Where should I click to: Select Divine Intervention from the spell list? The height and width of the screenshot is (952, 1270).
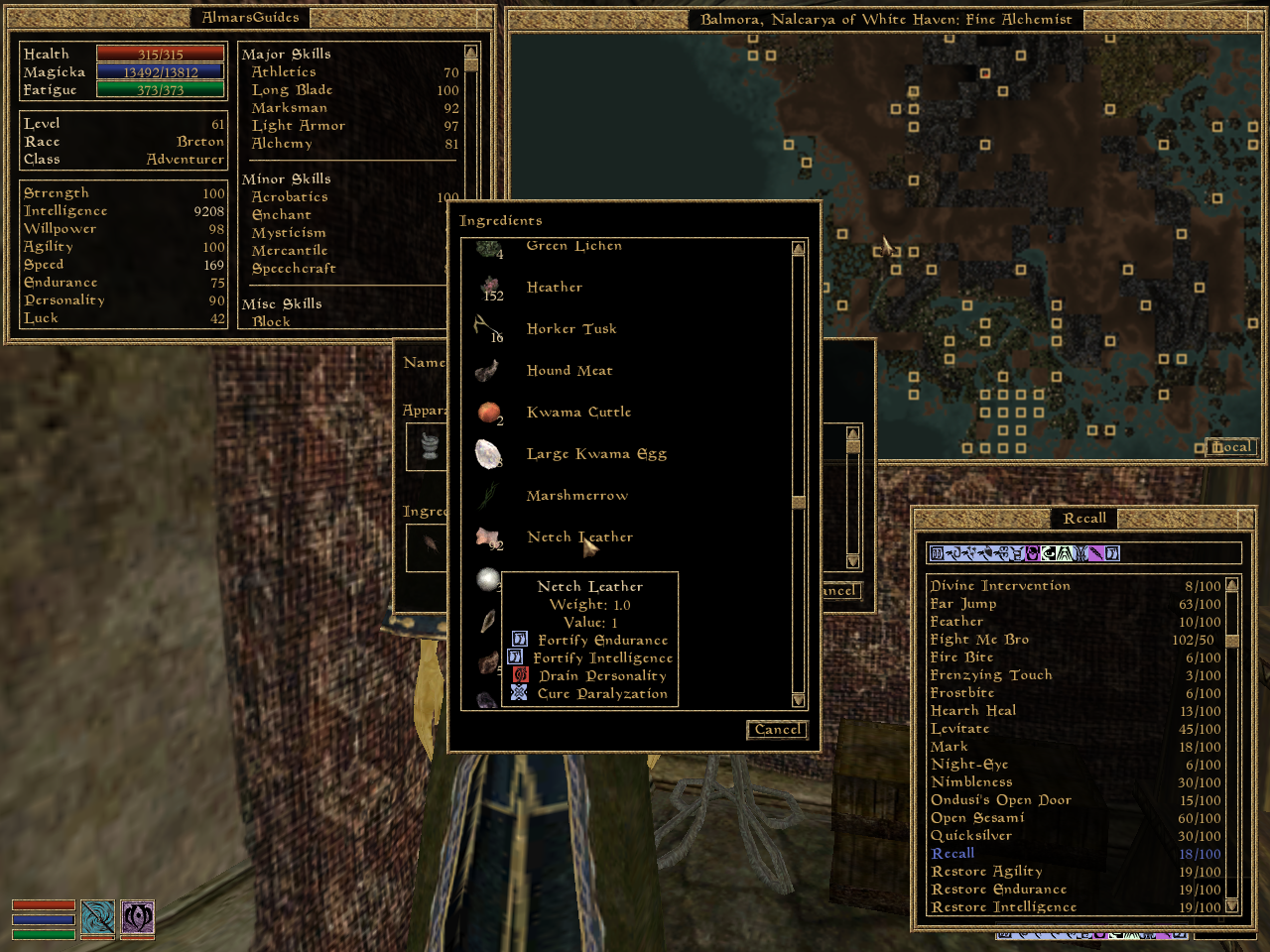point(1000,585)
